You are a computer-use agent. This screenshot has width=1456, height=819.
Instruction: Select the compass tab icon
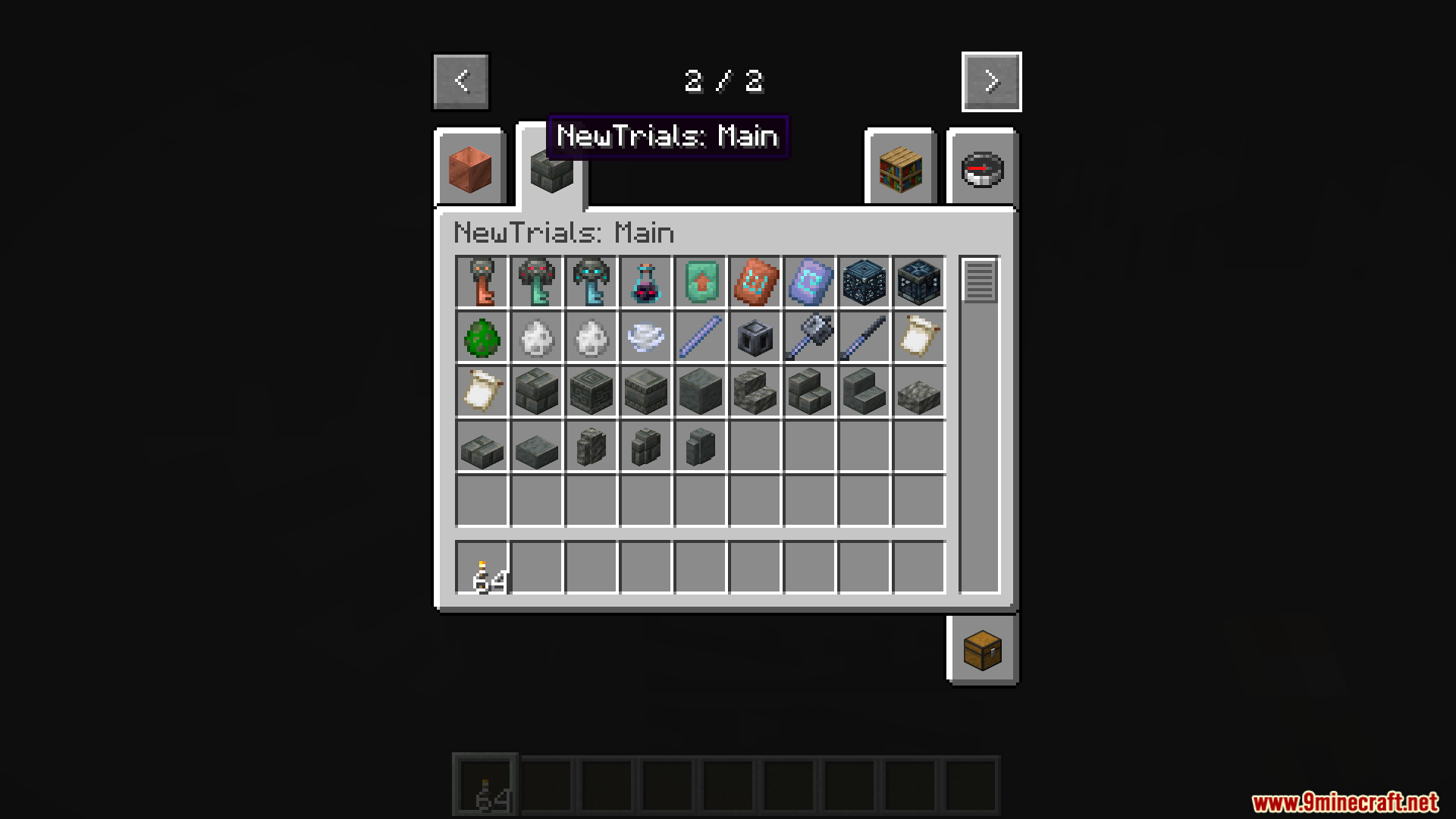tap(982, 167)
